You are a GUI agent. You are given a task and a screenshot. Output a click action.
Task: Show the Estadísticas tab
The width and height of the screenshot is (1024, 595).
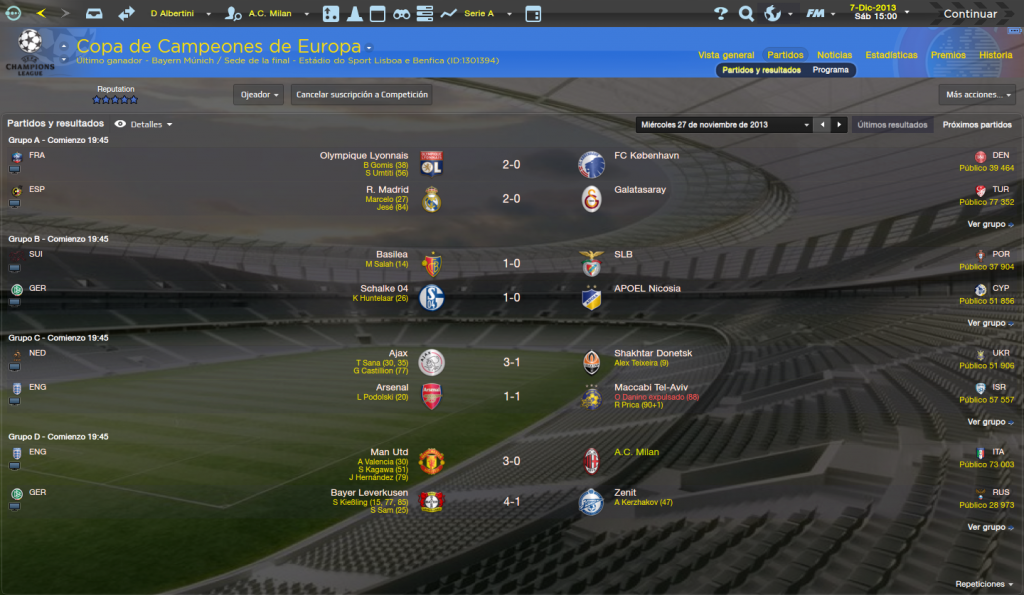pyautogui.click(x=891, y=55)
